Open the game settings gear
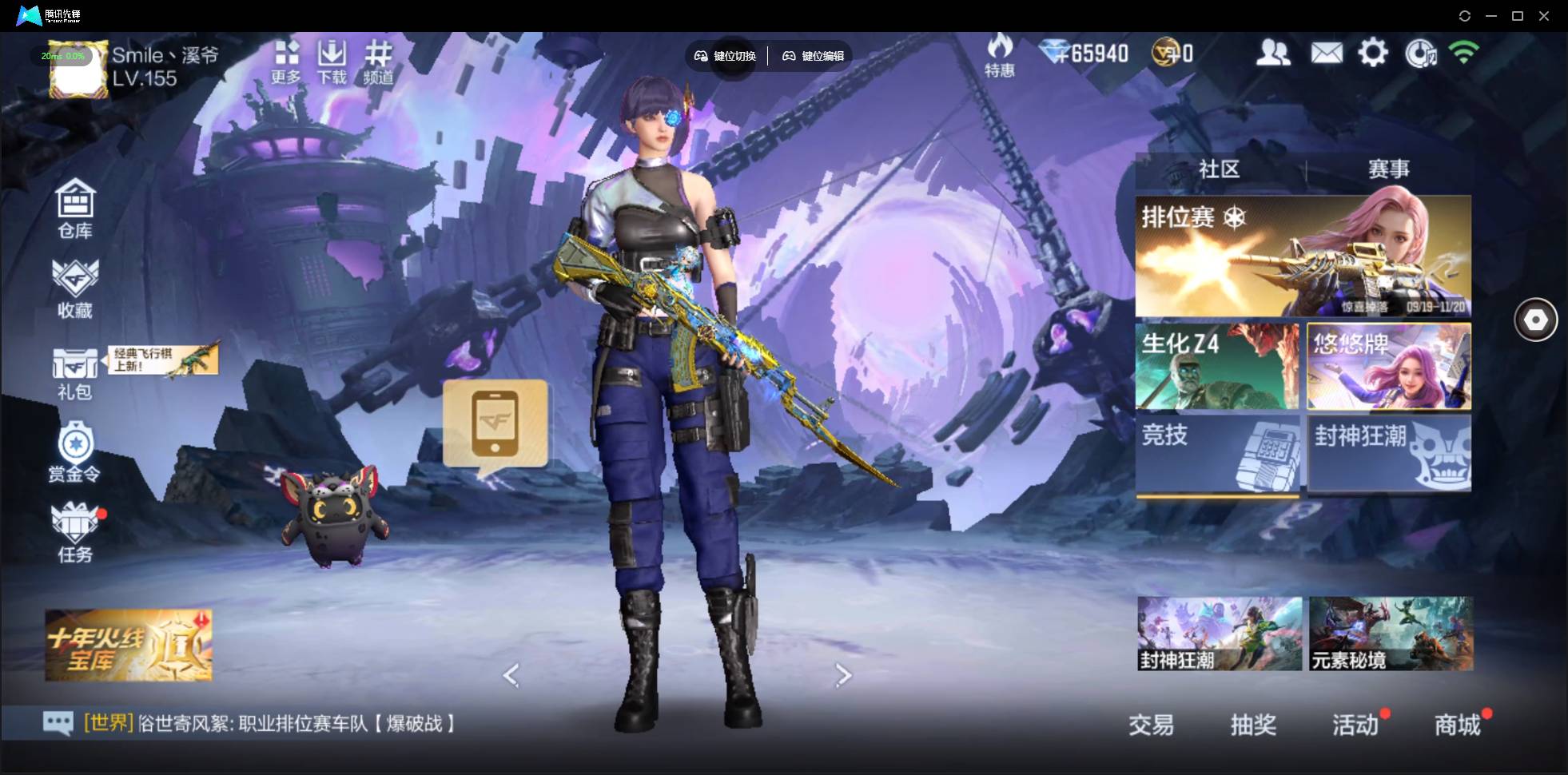This screenshot has height=775, width=1568. tap(1374, 51)
